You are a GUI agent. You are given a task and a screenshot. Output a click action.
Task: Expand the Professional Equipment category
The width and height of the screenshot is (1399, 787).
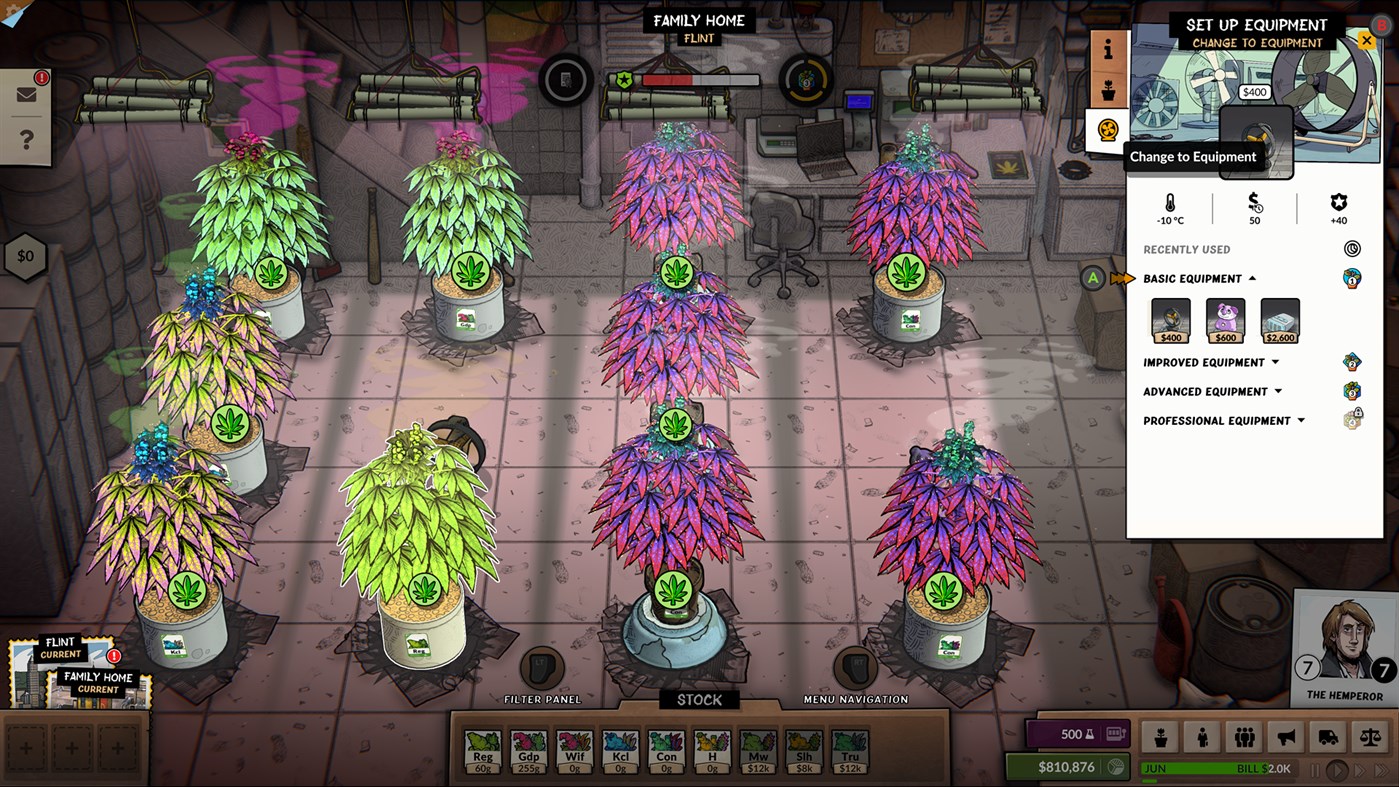[x=1224, y=420]
